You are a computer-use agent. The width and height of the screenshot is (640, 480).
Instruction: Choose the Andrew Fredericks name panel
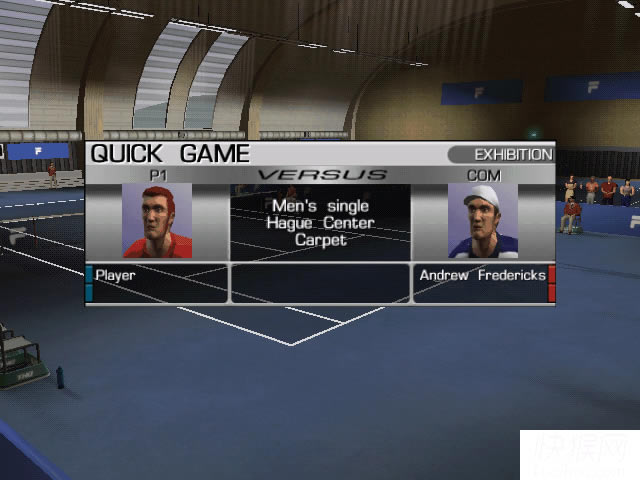(x=481, y=283)
